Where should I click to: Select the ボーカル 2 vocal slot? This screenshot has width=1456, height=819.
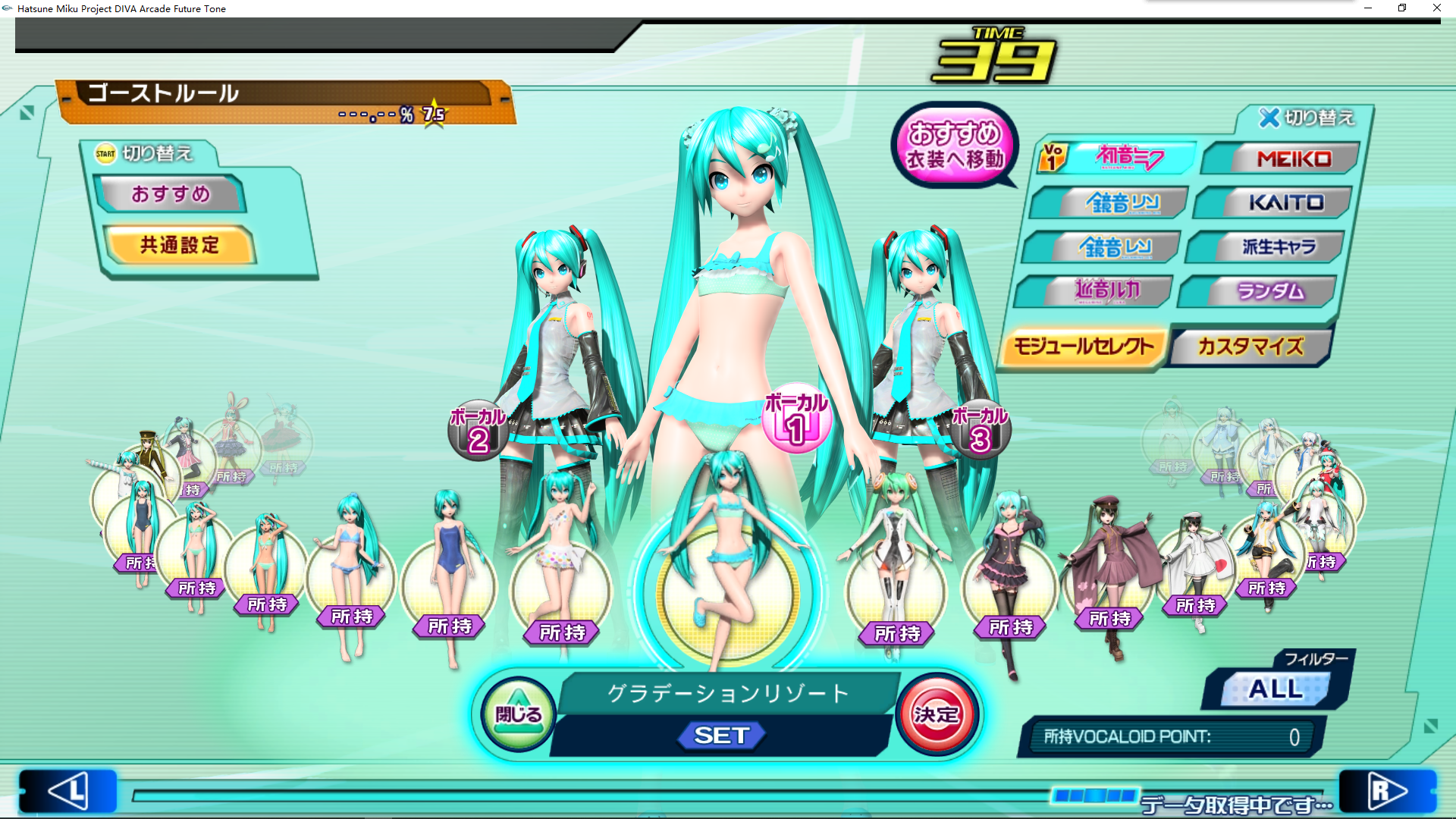(x=478, y=431)
